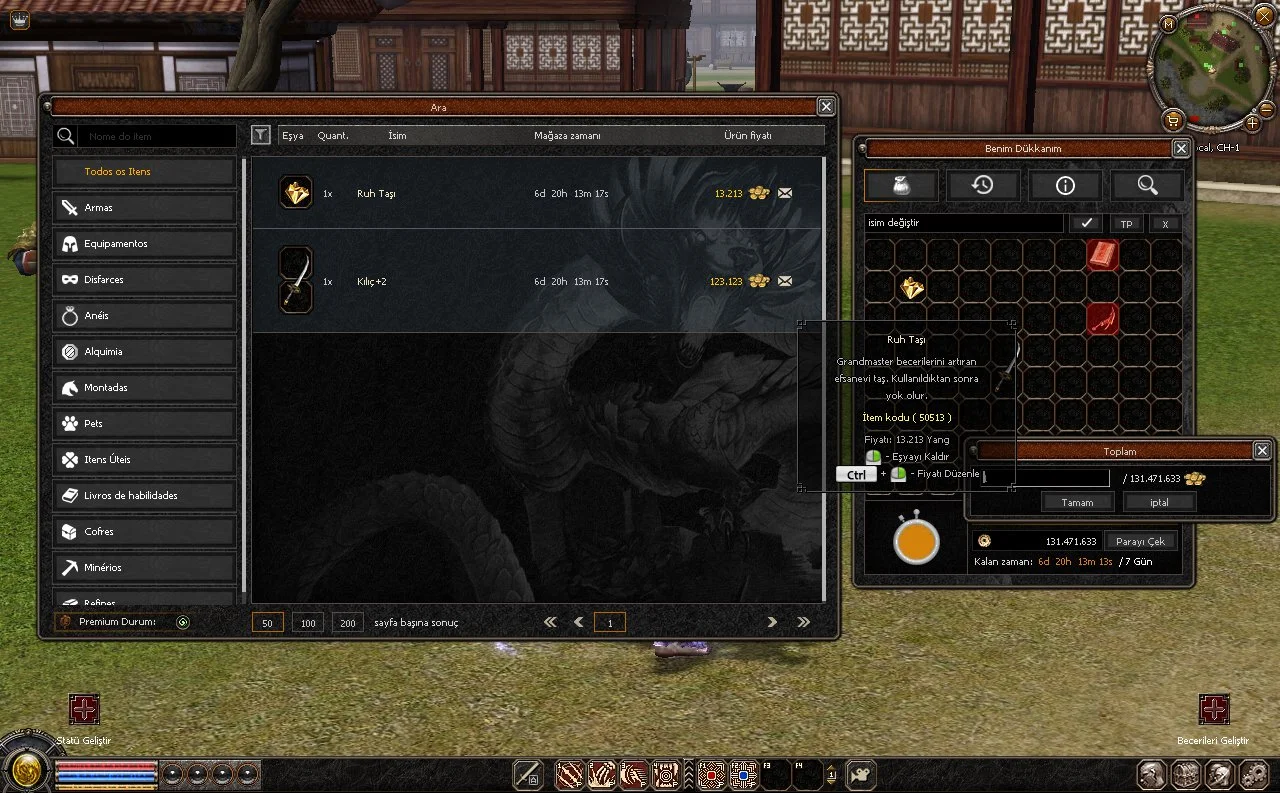Confirm with the Tamam button
The height and width of the screenshot is (793, 1280).
1077,503
